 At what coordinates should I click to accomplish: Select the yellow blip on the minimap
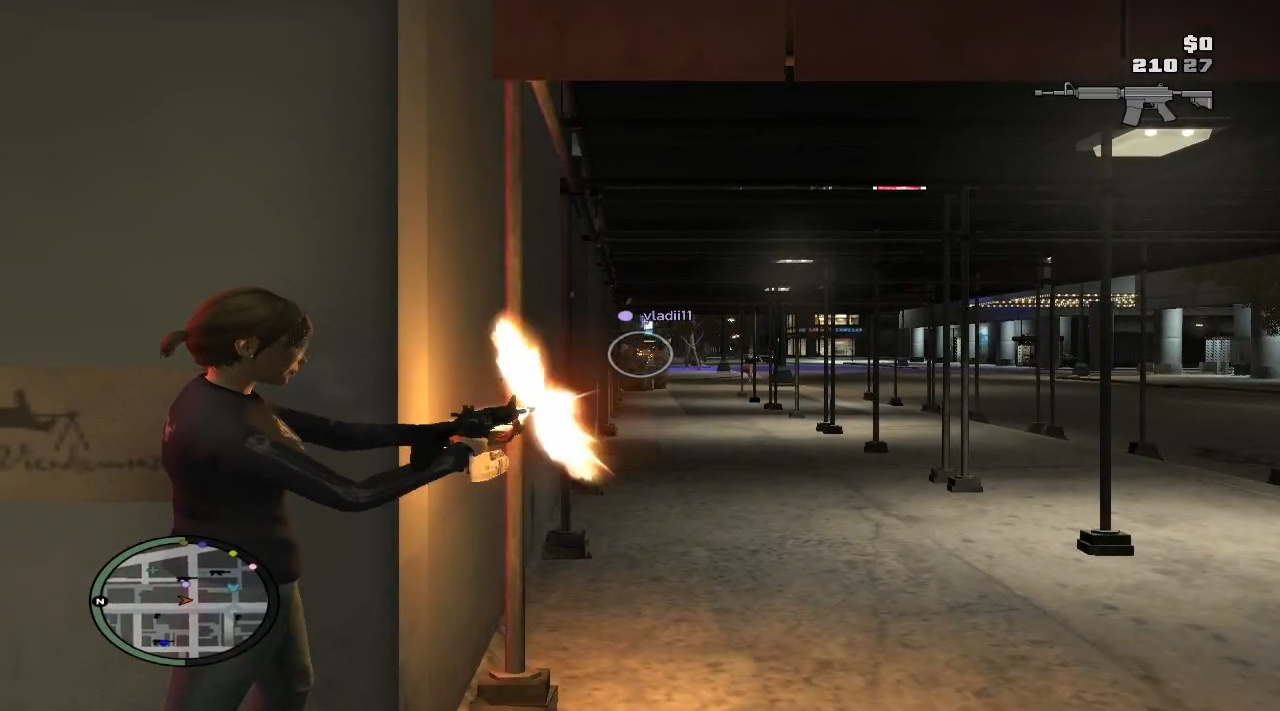coord(233,553)
